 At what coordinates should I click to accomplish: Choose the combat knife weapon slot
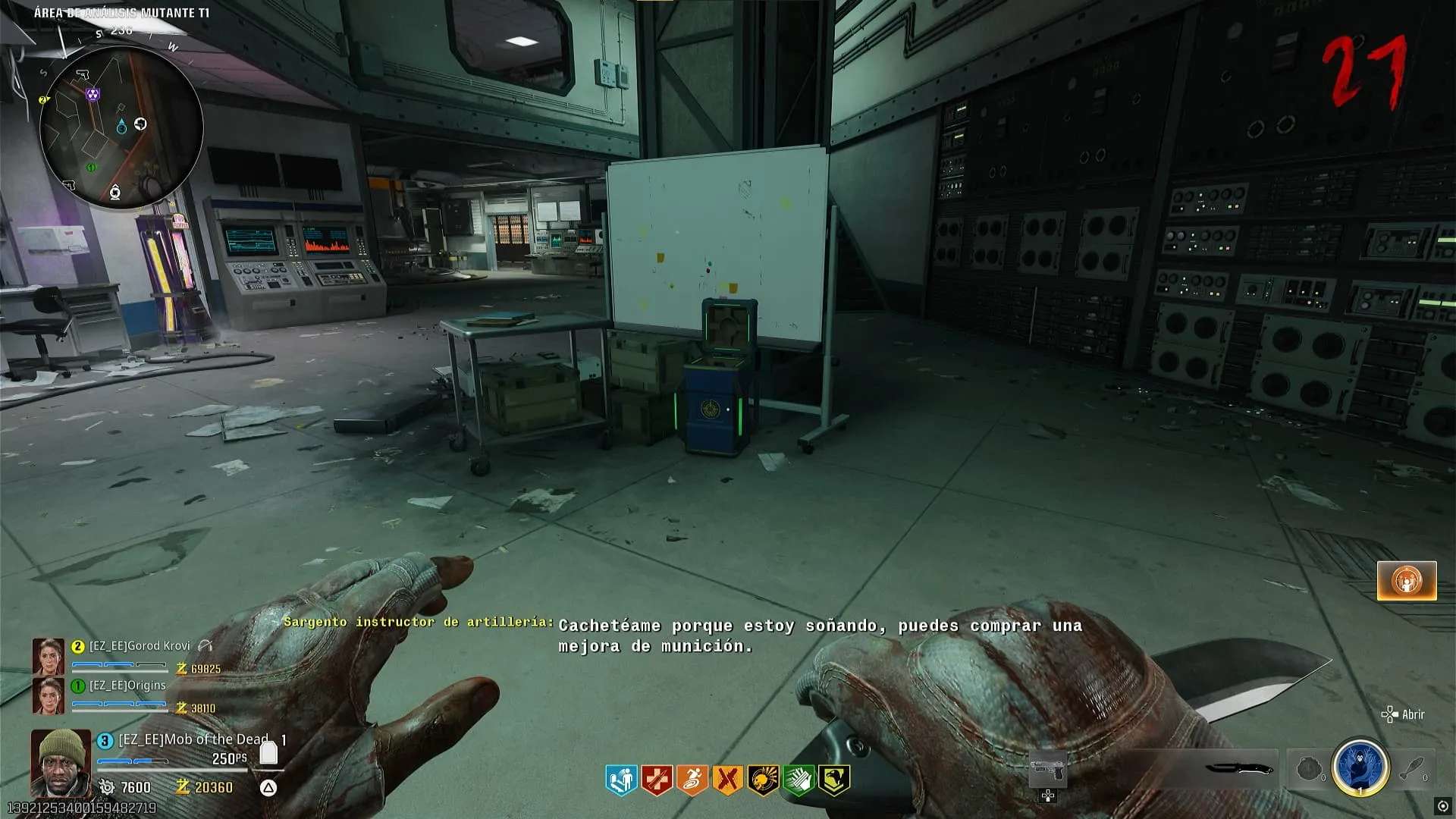coord(1238,768)
